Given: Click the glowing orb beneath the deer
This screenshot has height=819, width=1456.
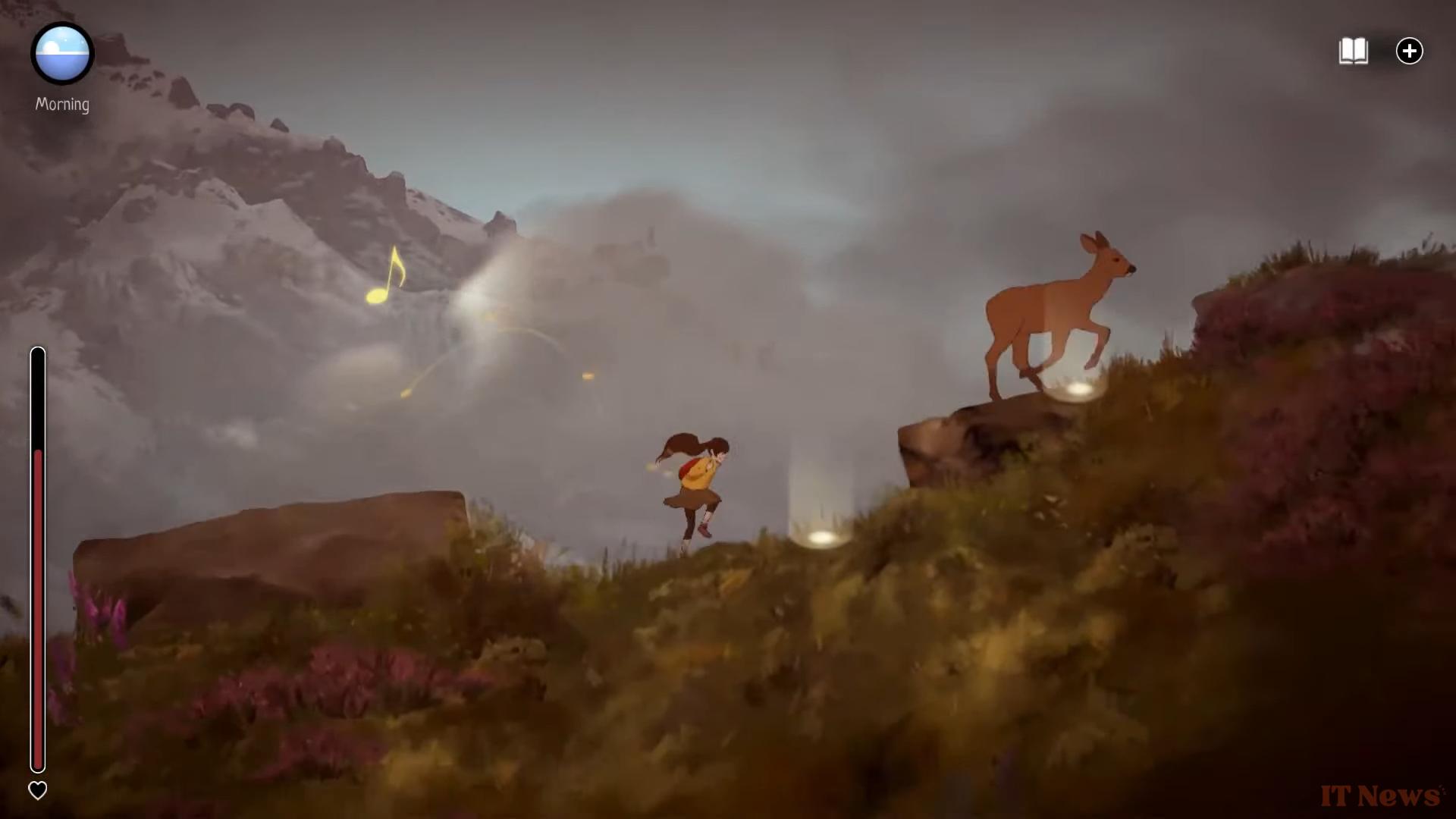Looking at the screenshot, I should pos(1075,389).
